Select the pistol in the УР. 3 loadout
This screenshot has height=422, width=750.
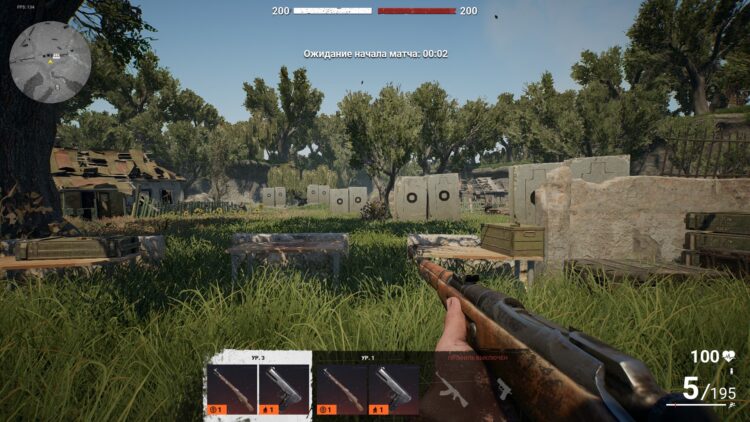[284, 388]
